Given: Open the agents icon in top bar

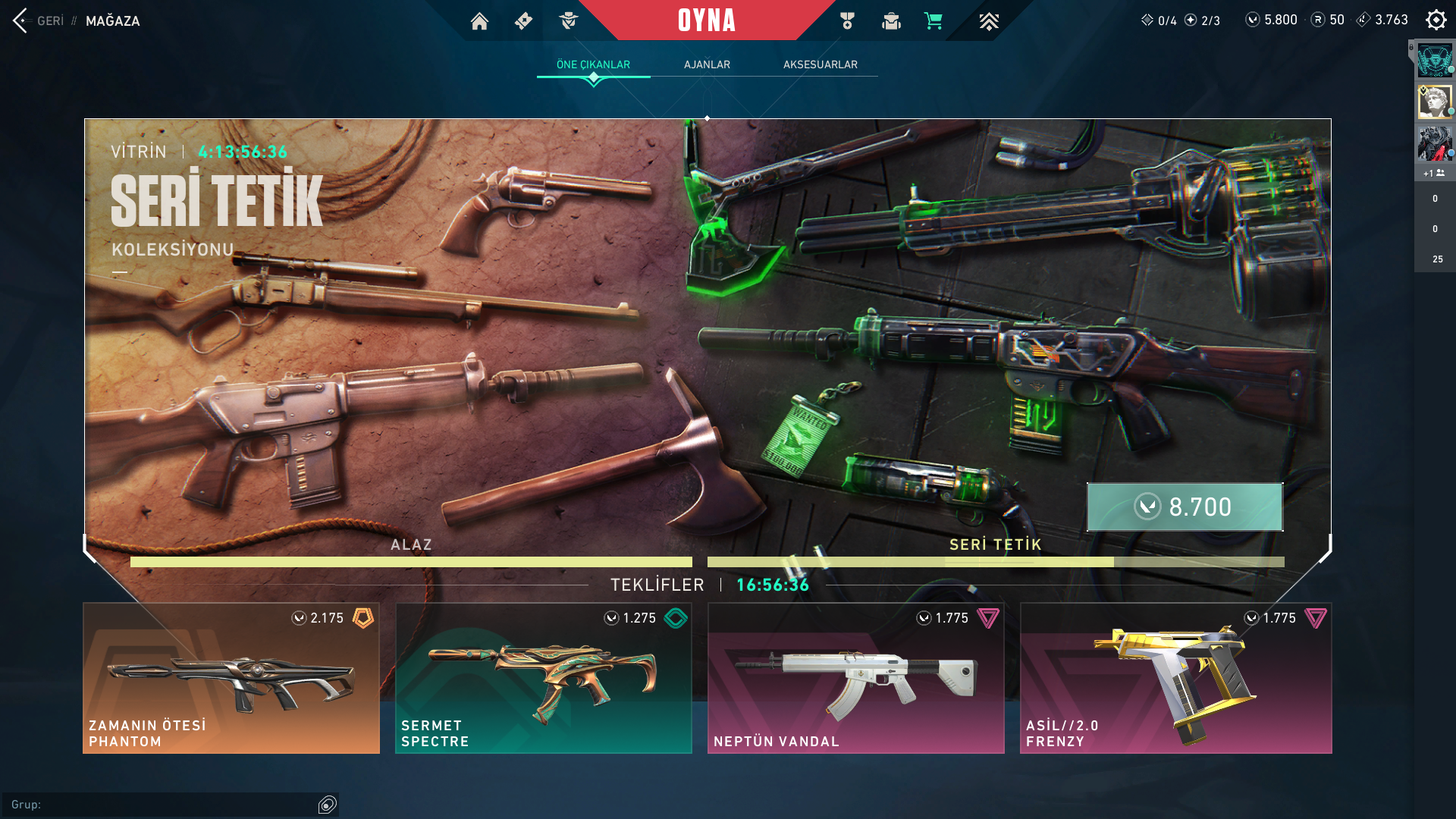Looking at the screenshot, I should coord(568,21).
